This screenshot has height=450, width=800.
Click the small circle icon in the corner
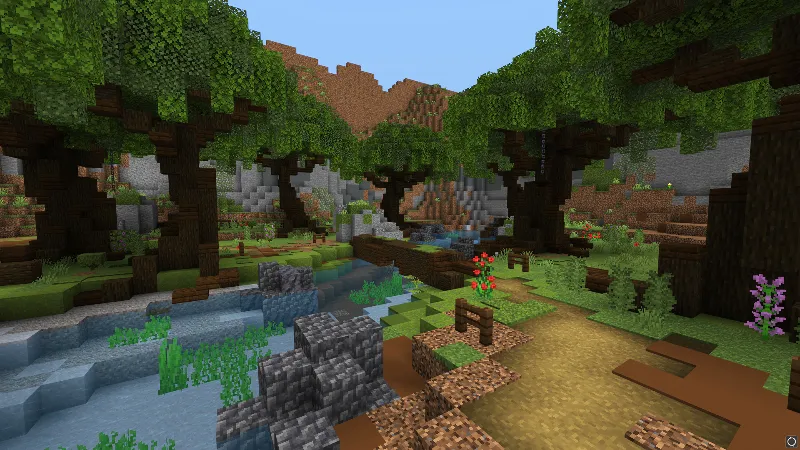790,439
